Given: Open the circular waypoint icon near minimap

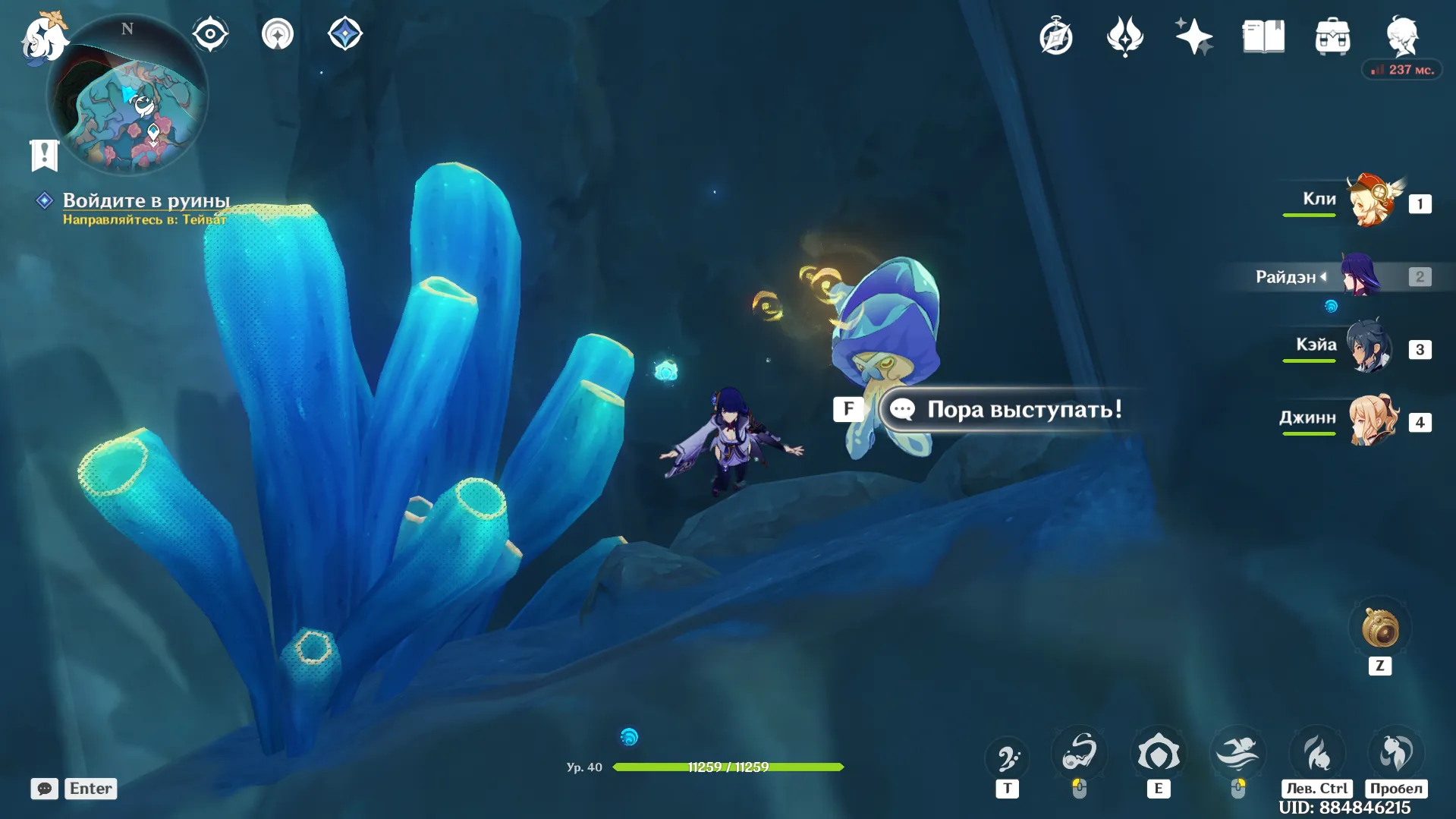Looking at the screenshot, I should [x=278, y=34].
